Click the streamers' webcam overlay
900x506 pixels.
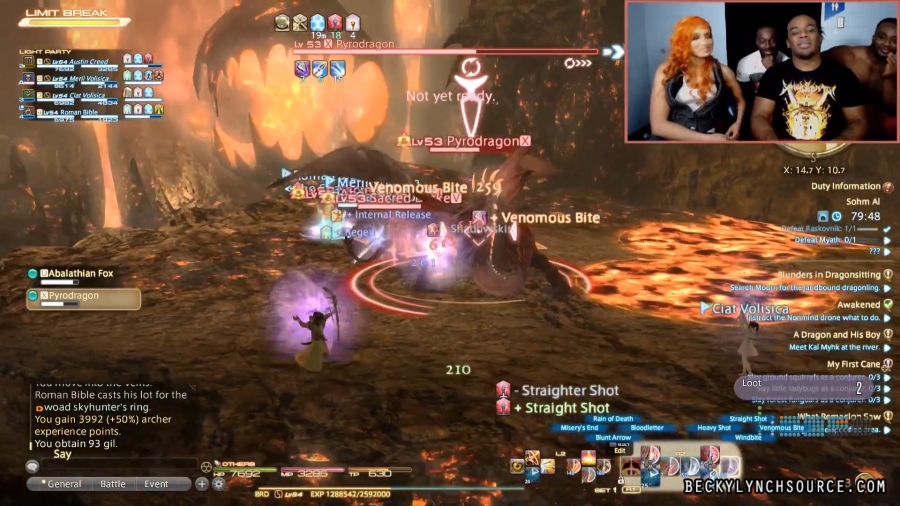[x=761, y=71]
